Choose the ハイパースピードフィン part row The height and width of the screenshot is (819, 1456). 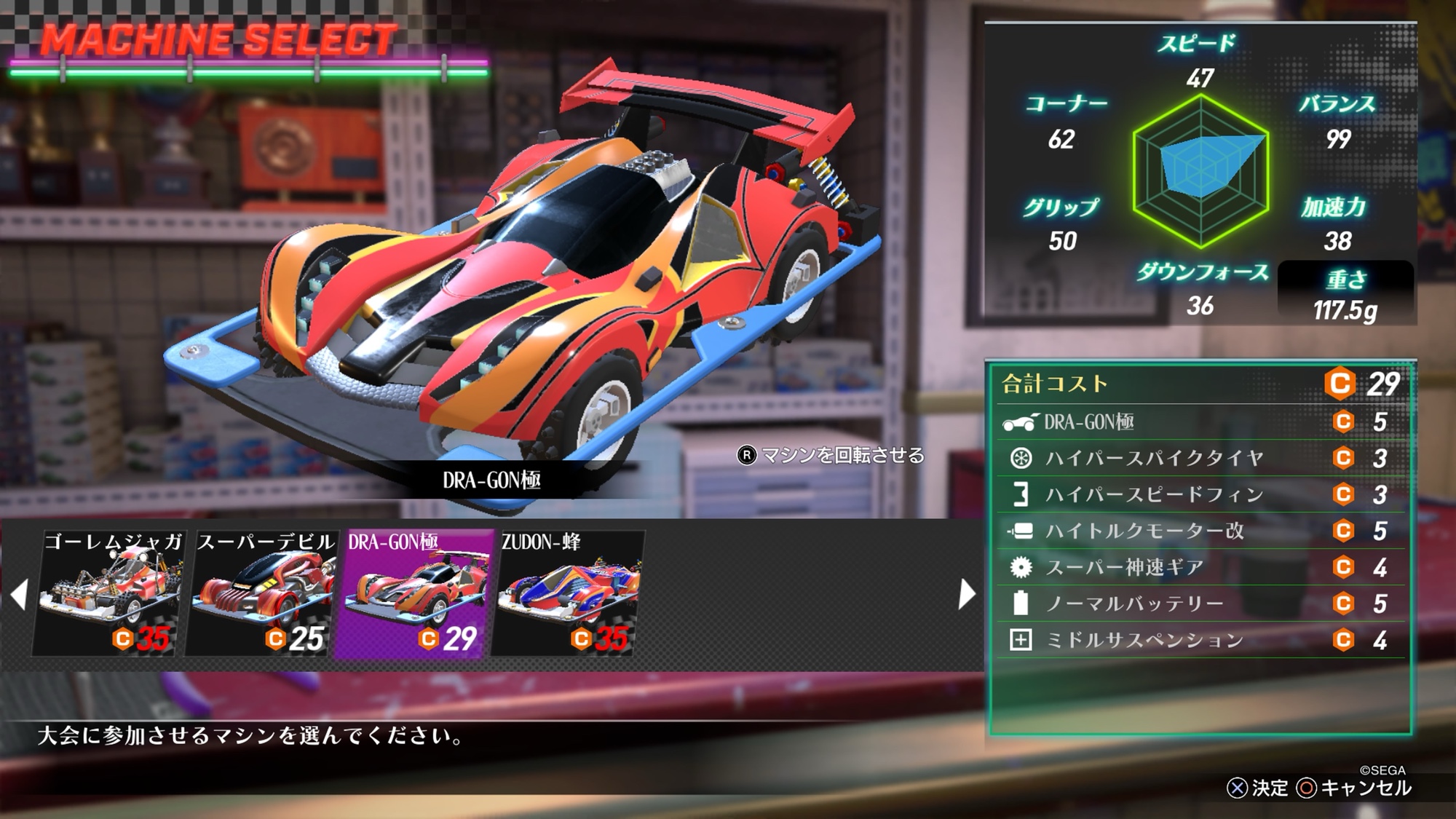[x=1200, y=494]
